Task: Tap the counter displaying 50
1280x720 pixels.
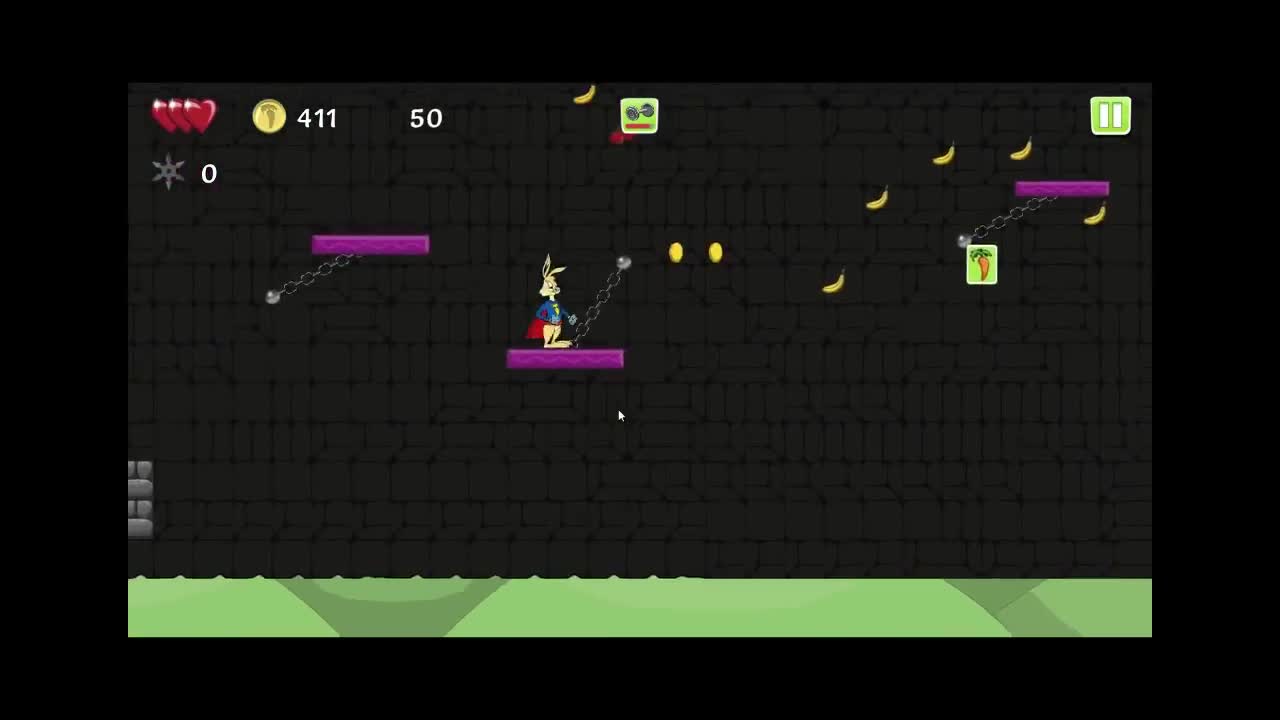Action: point(426,118)
